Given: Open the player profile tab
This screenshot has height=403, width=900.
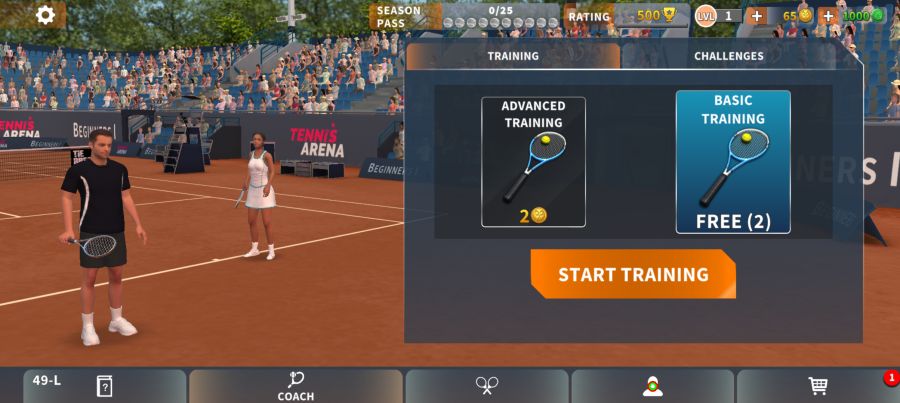Looking at the screenshot, I should click(653, 386).
